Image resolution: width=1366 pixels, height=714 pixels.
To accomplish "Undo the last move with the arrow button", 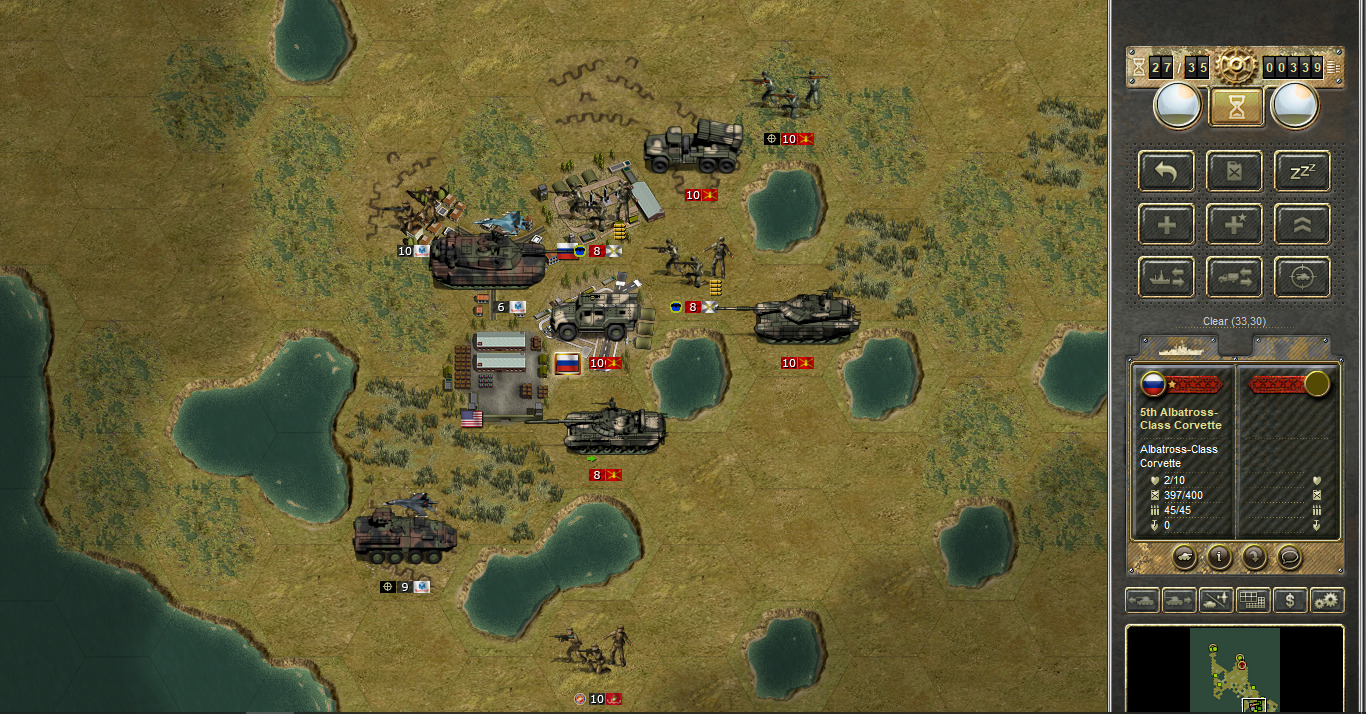I will point(1166,171).
